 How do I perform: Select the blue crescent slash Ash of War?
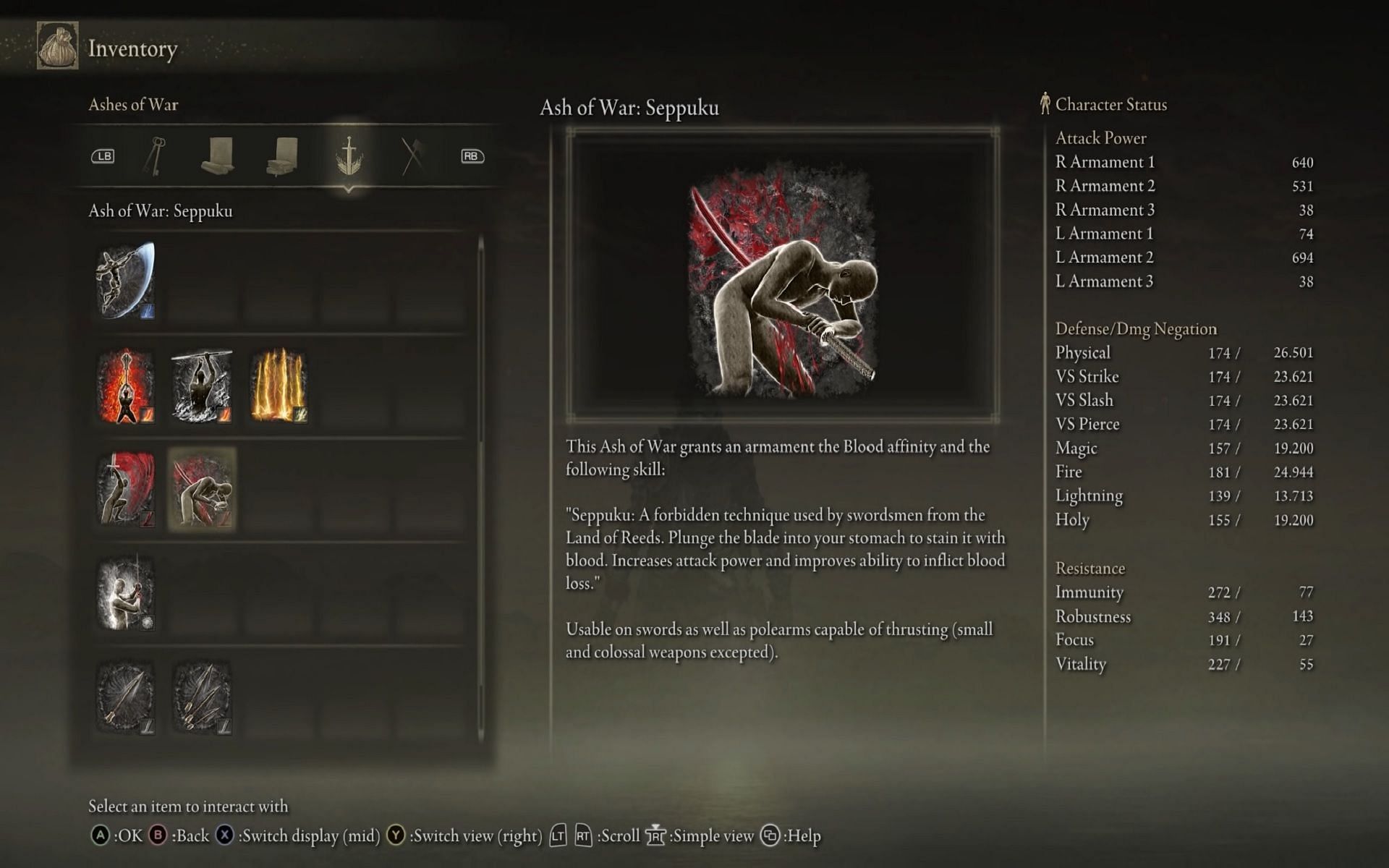pos(125,281)
